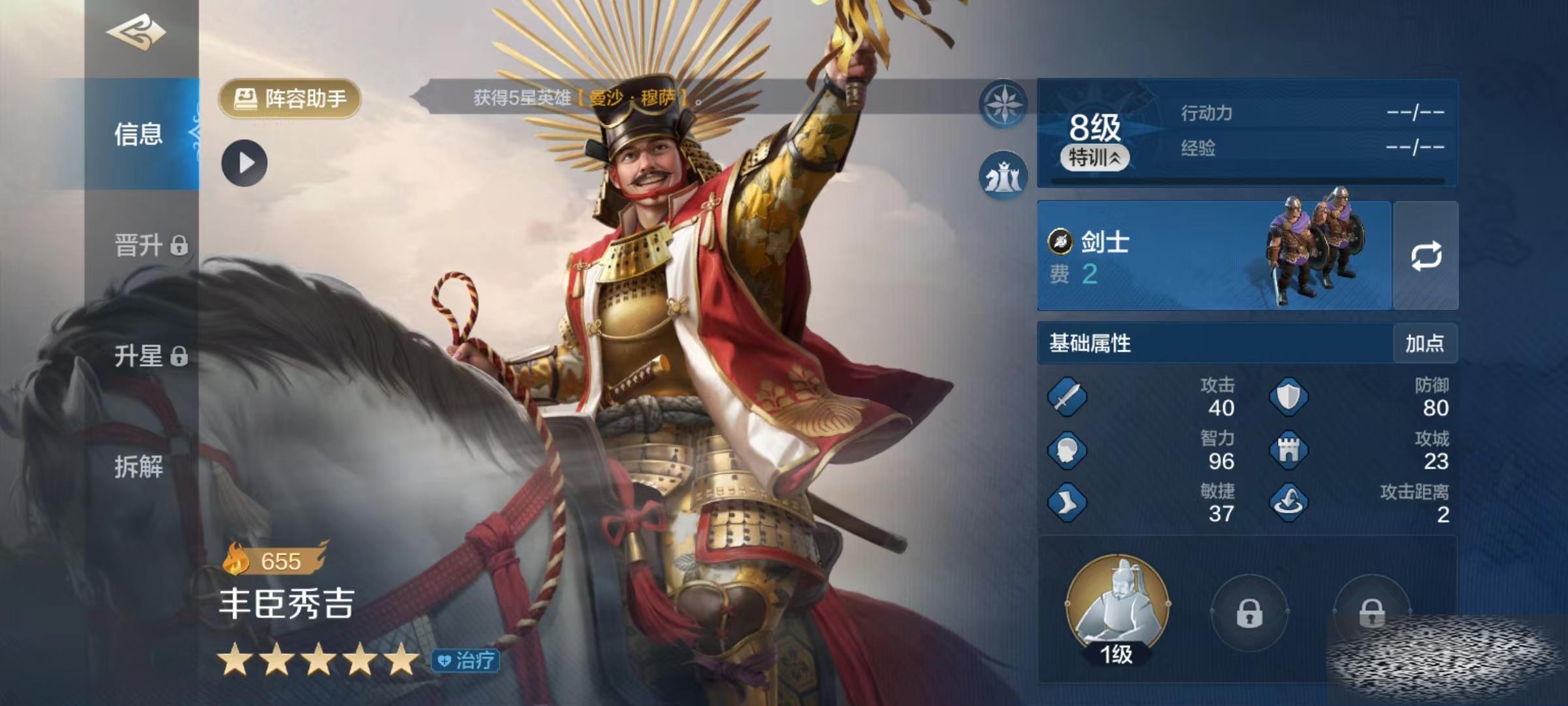Select the 拆解 tab

[139, 467]
